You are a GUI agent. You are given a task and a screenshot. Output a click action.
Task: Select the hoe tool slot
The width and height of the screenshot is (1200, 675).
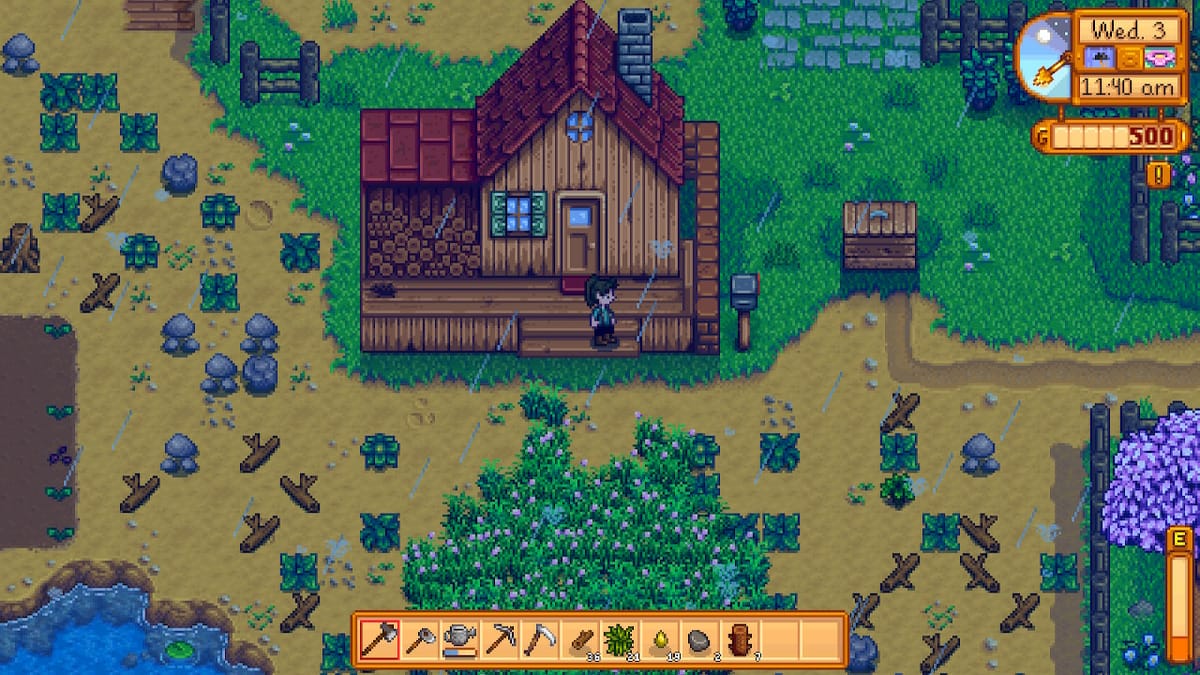click(419, 639)
